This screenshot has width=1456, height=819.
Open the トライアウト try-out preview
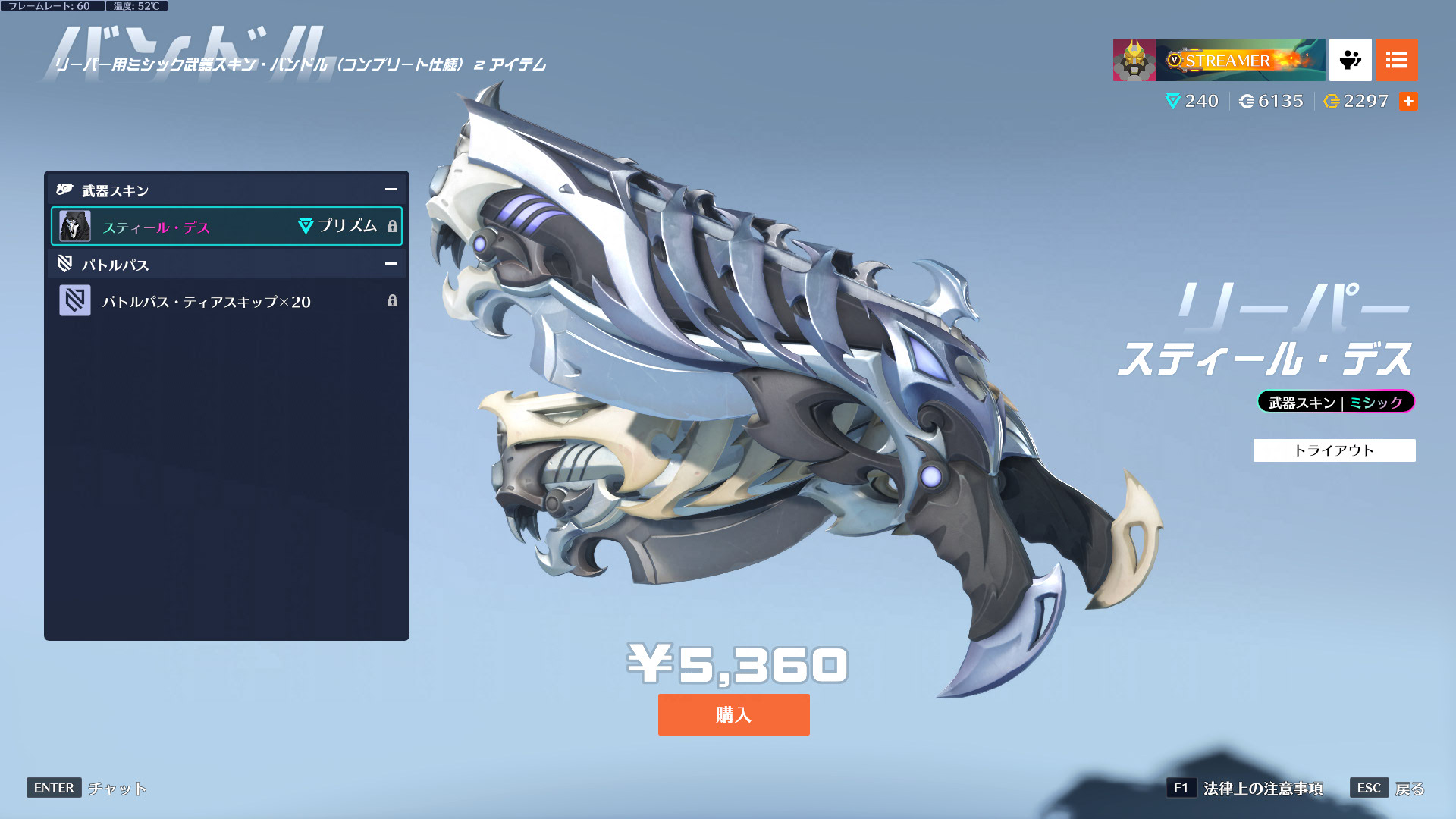1334,450
